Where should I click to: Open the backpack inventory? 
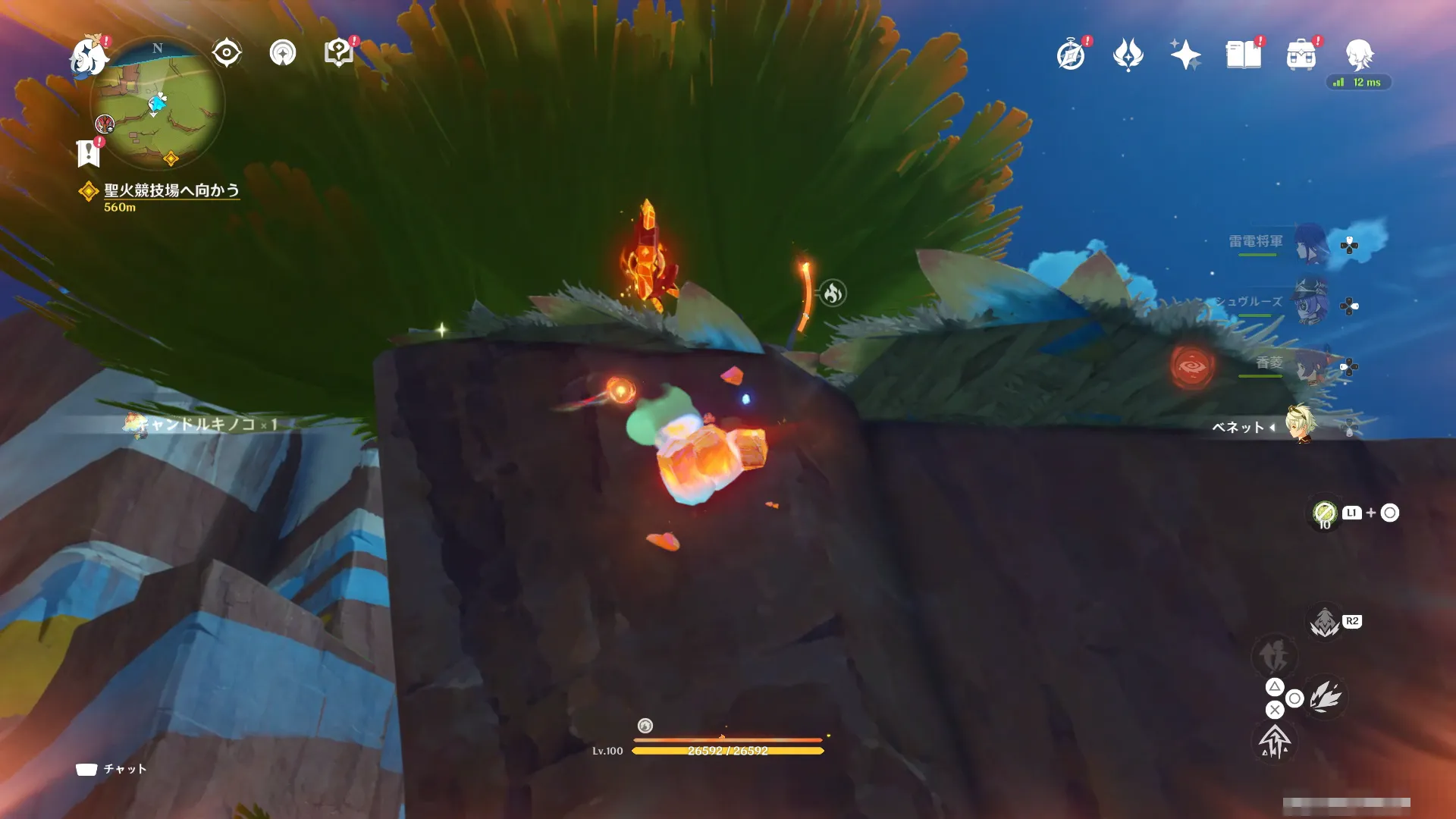click(x=1301, y=55)
